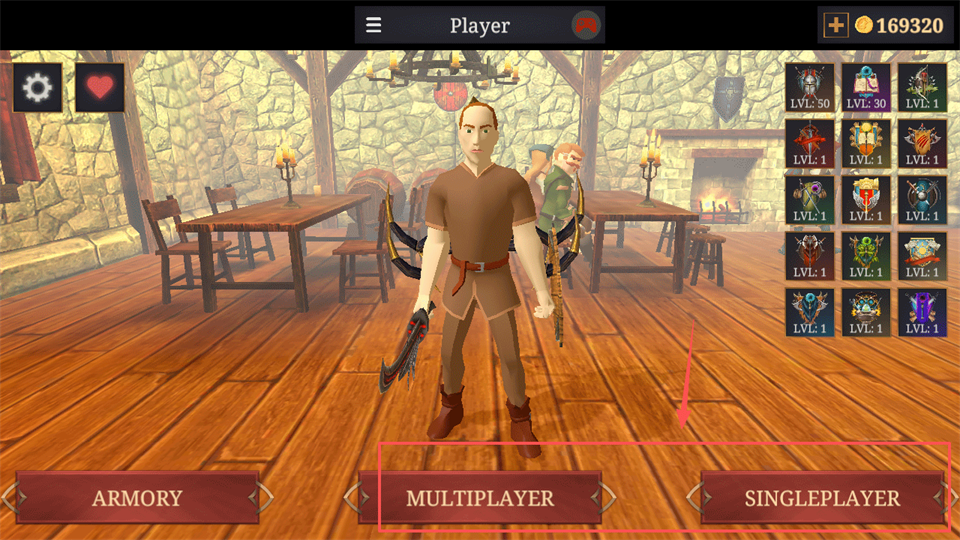Select the level 50 knight helmet class

[810, 87]
